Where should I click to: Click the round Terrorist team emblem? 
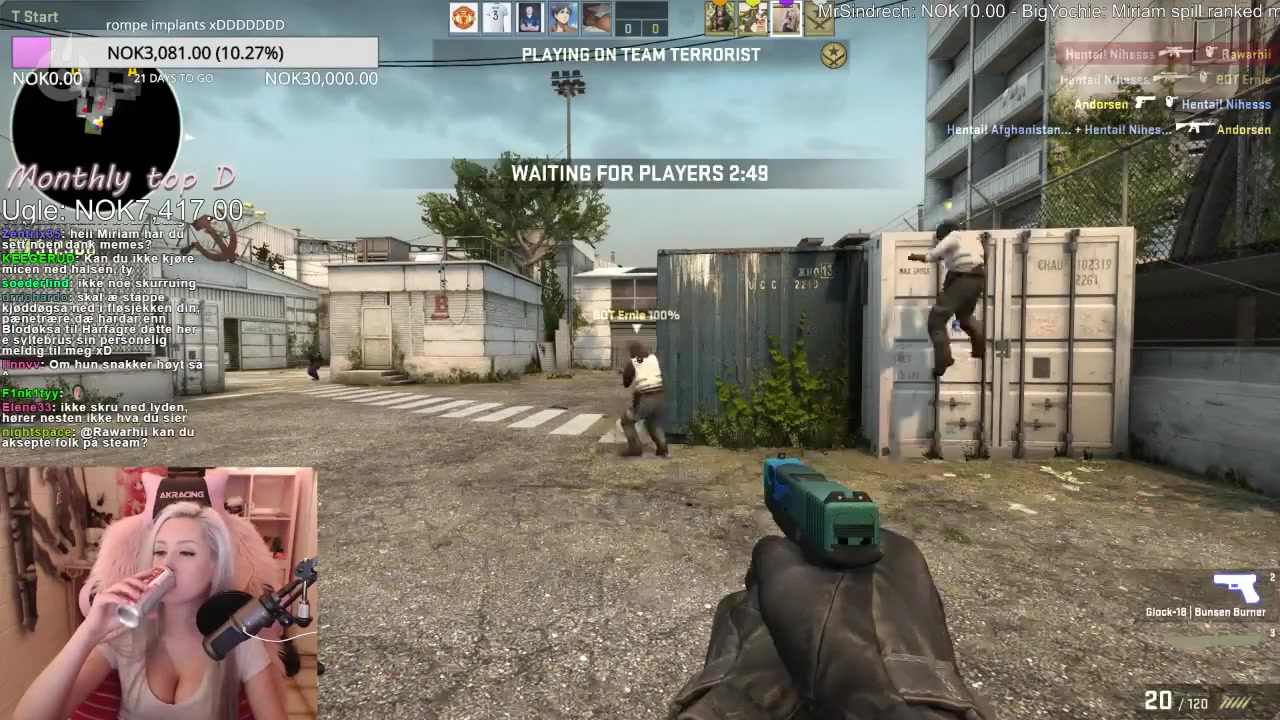pyautogui.click(x=833, y=56)
